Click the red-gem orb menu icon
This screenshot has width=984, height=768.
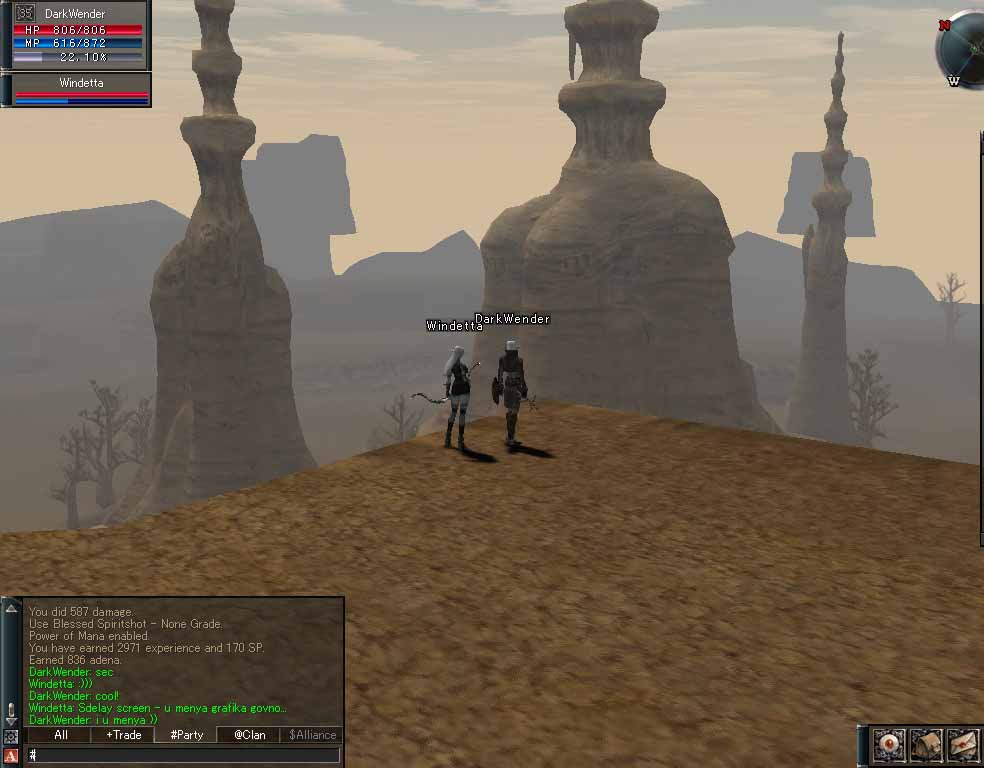pos(889,745)
